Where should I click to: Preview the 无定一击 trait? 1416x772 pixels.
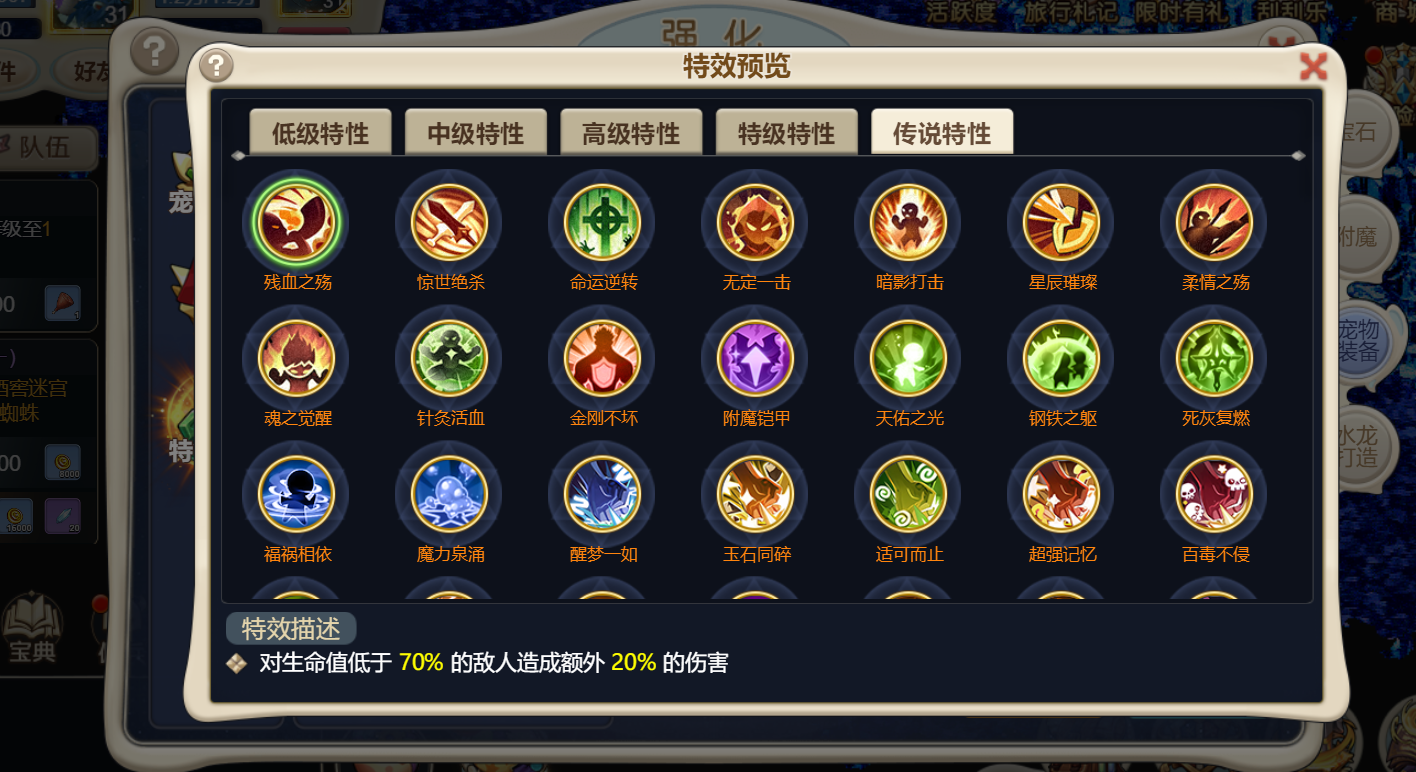(x=756, y=223)
